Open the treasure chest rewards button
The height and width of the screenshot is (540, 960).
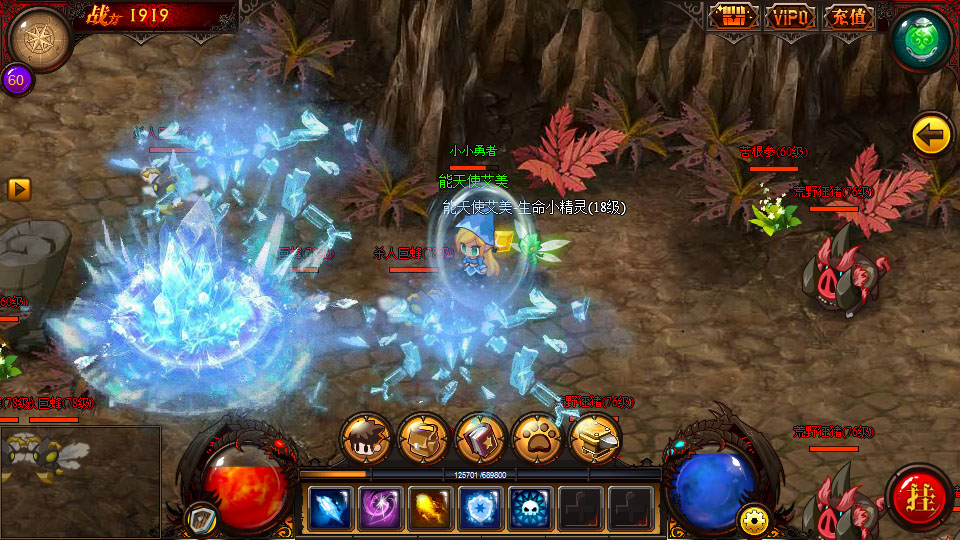735,17
